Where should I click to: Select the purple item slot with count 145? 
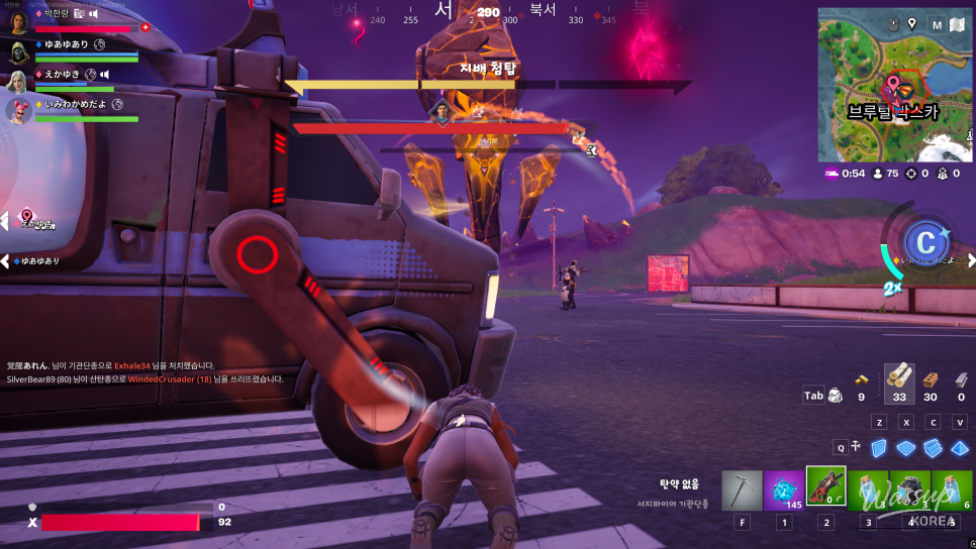(x=784, y=490)
